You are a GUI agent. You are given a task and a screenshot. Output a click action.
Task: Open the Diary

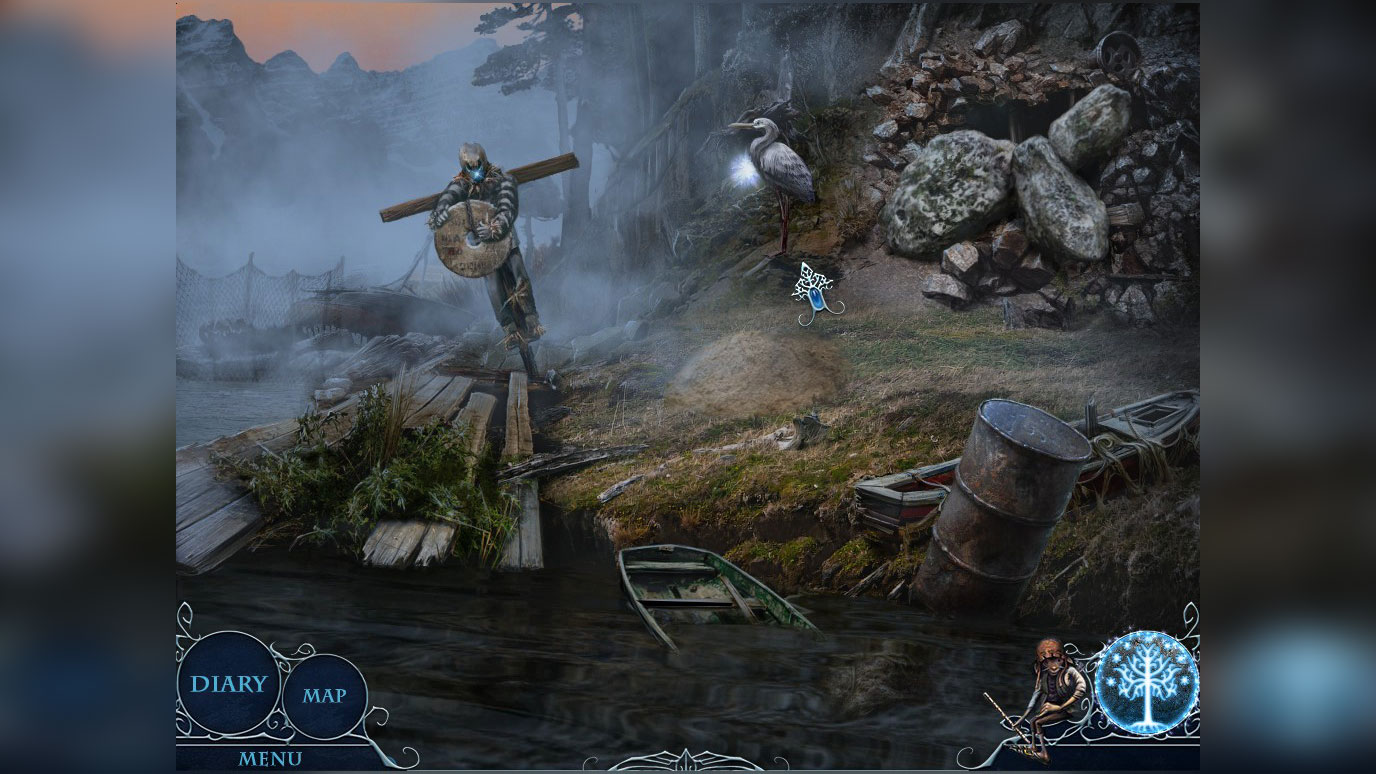(229, 684)
